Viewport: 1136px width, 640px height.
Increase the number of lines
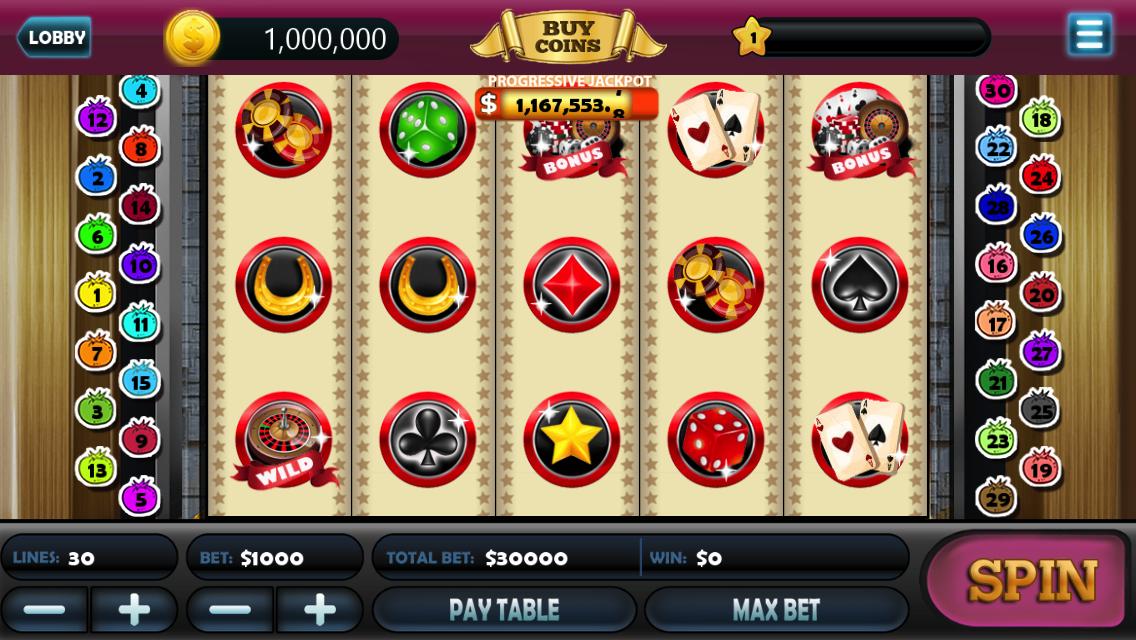tap(134, 609)
